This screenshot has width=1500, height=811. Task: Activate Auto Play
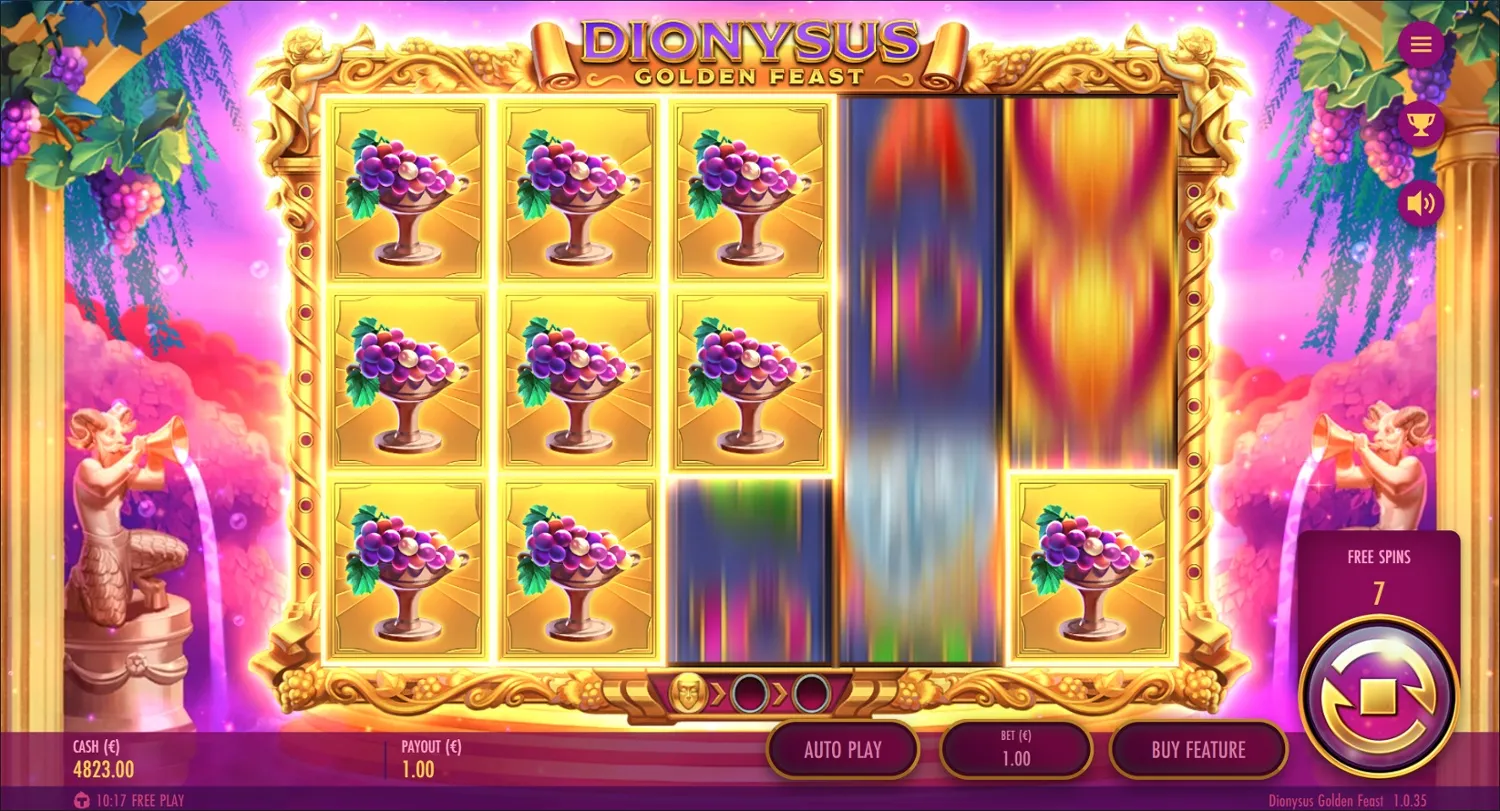(x=843, y=749)
